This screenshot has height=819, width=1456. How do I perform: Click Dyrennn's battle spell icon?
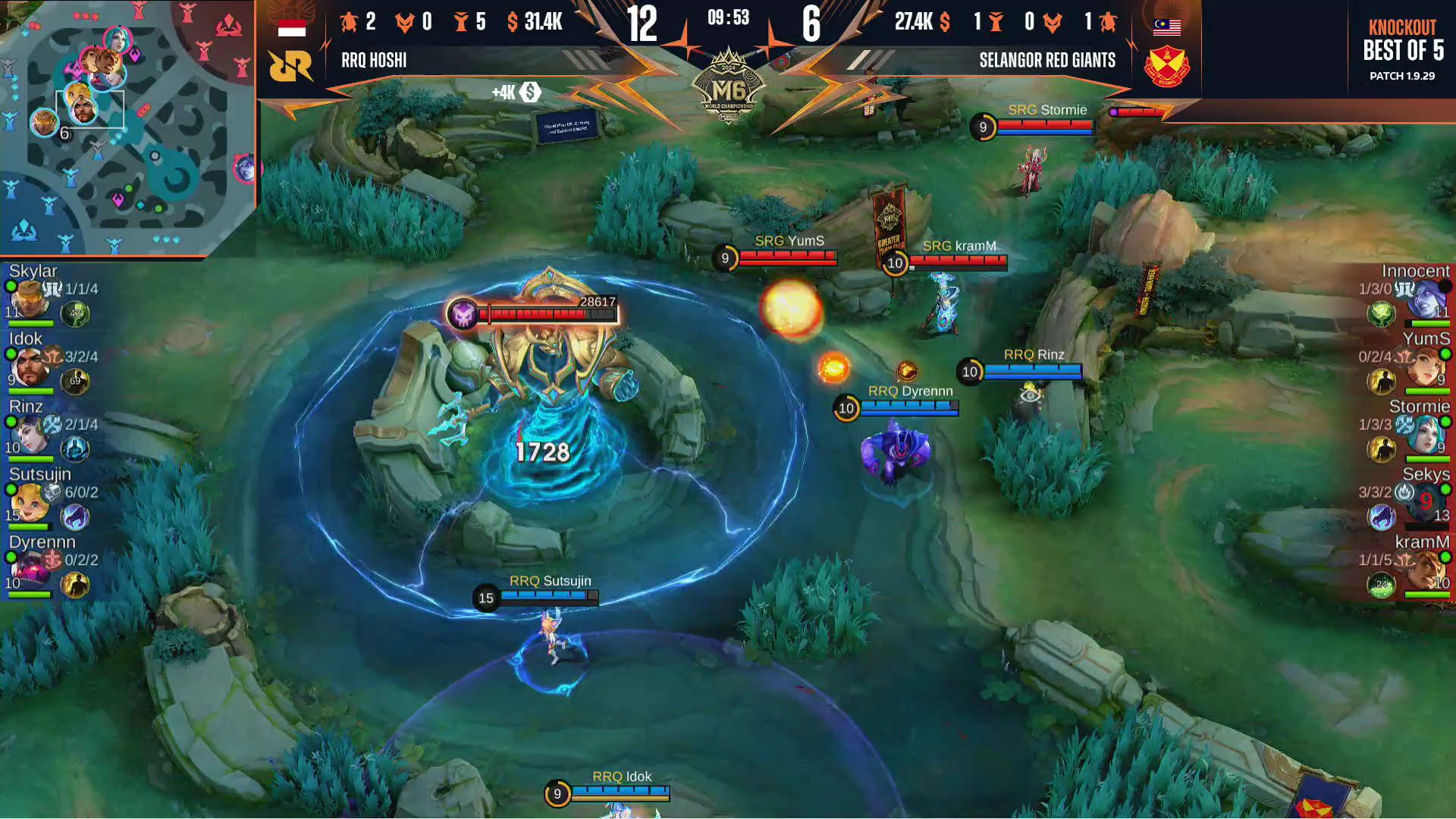click(75, 585)
